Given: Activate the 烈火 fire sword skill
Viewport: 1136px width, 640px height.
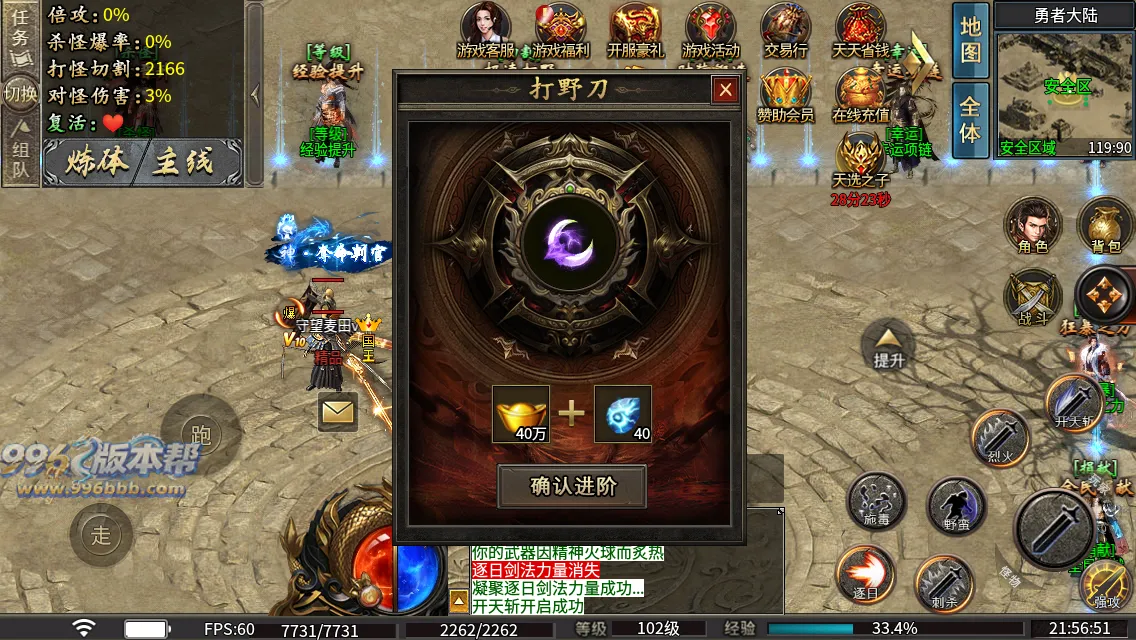Looking at the screenshot, I should pyautogui.click(x=1001, y=438).
